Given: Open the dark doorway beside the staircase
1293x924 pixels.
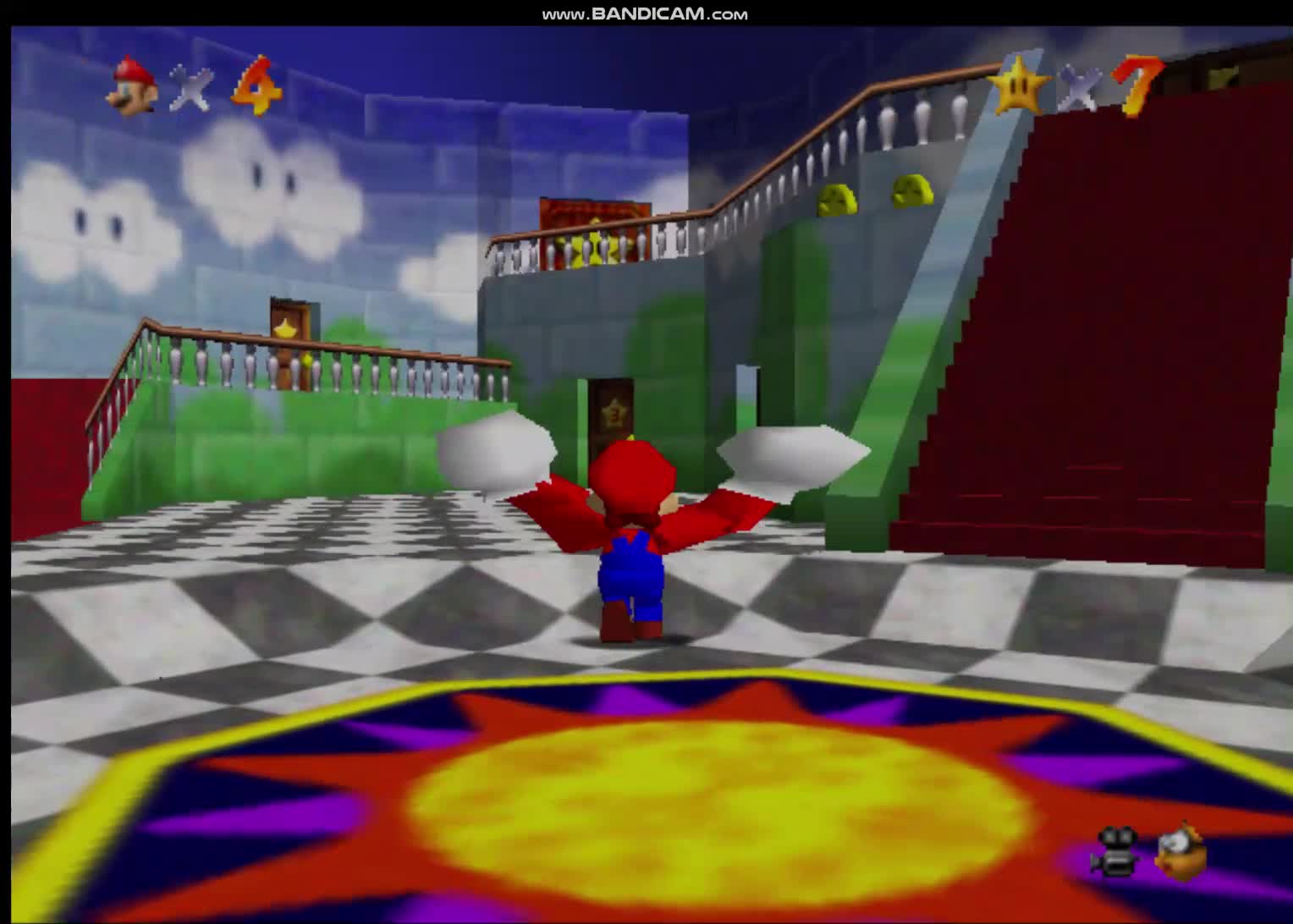Looking at the screenshot, I should [x=748, y=398].
